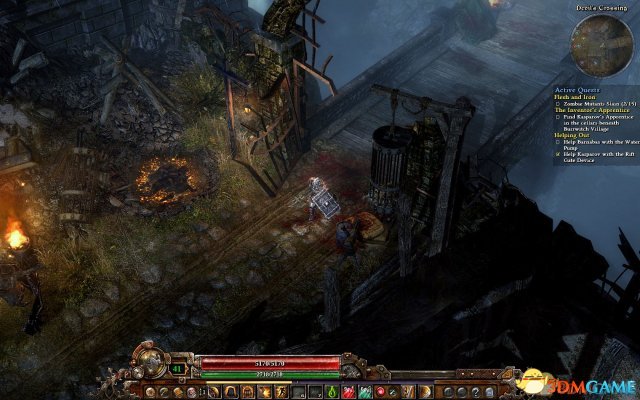Viewport: 640px width, 400px height.
Task: Activate the green droplet skill slot
Action: (x=333, y=390)
